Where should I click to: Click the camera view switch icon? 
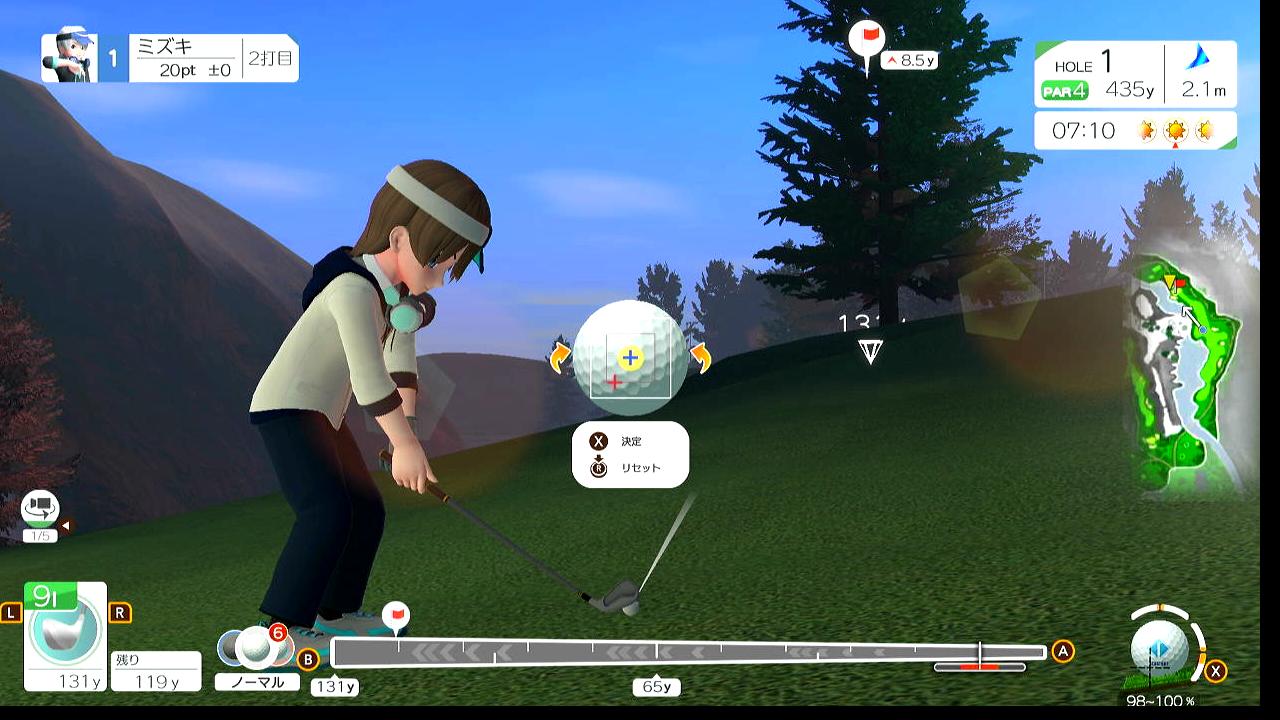(x=40, y=508)
